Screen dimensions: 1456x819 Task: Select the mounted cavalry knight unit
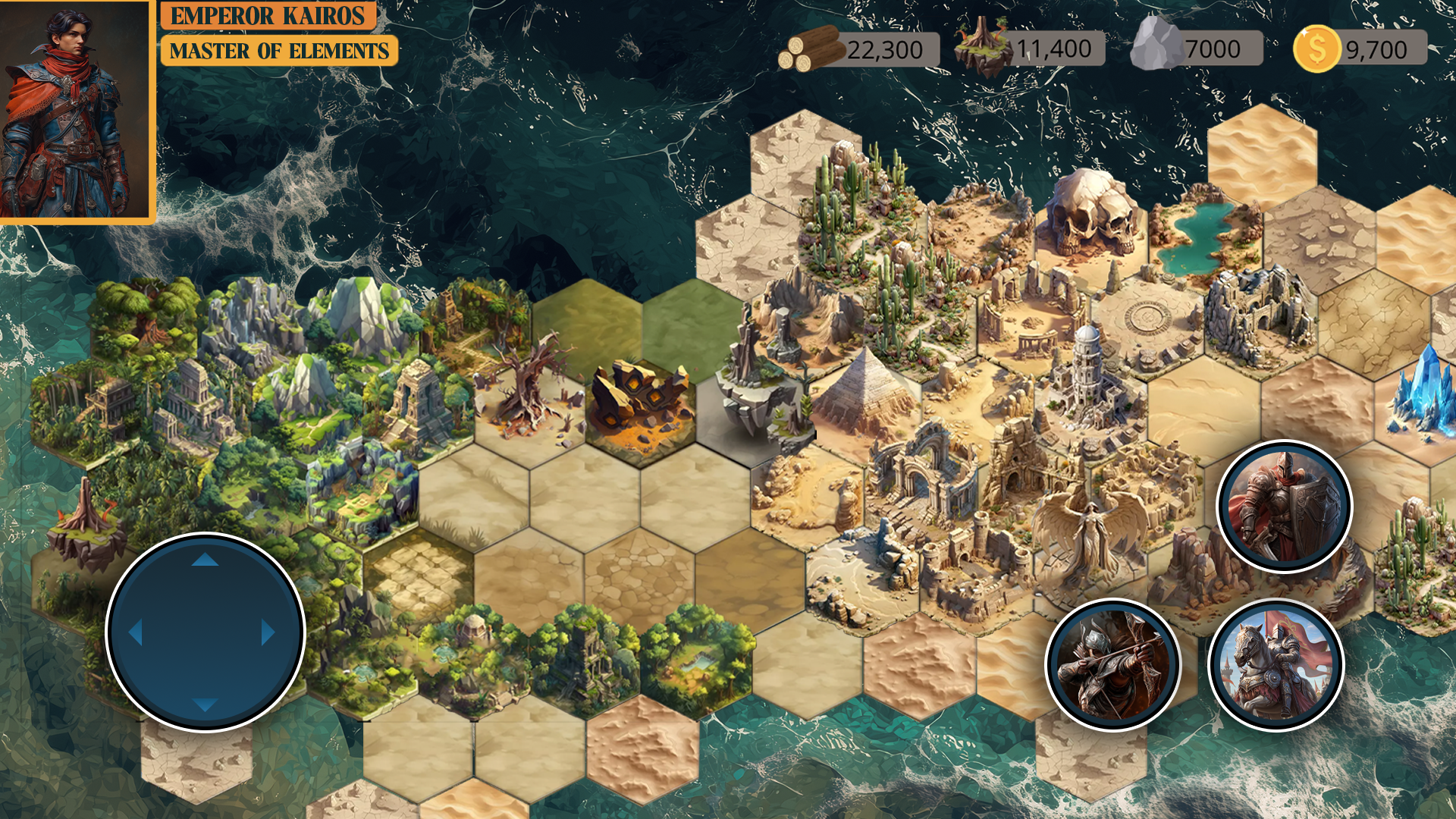[x=1276, y=664]
